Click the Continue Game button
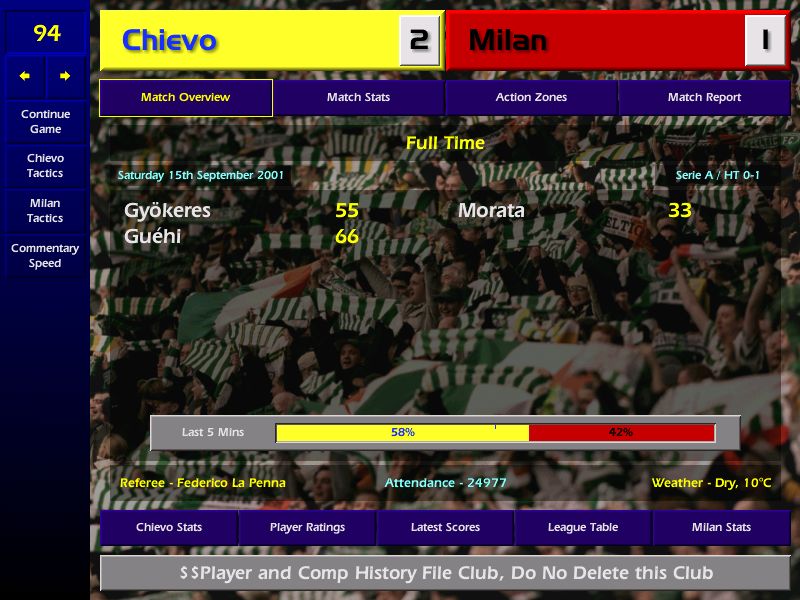 pos(45,122)
